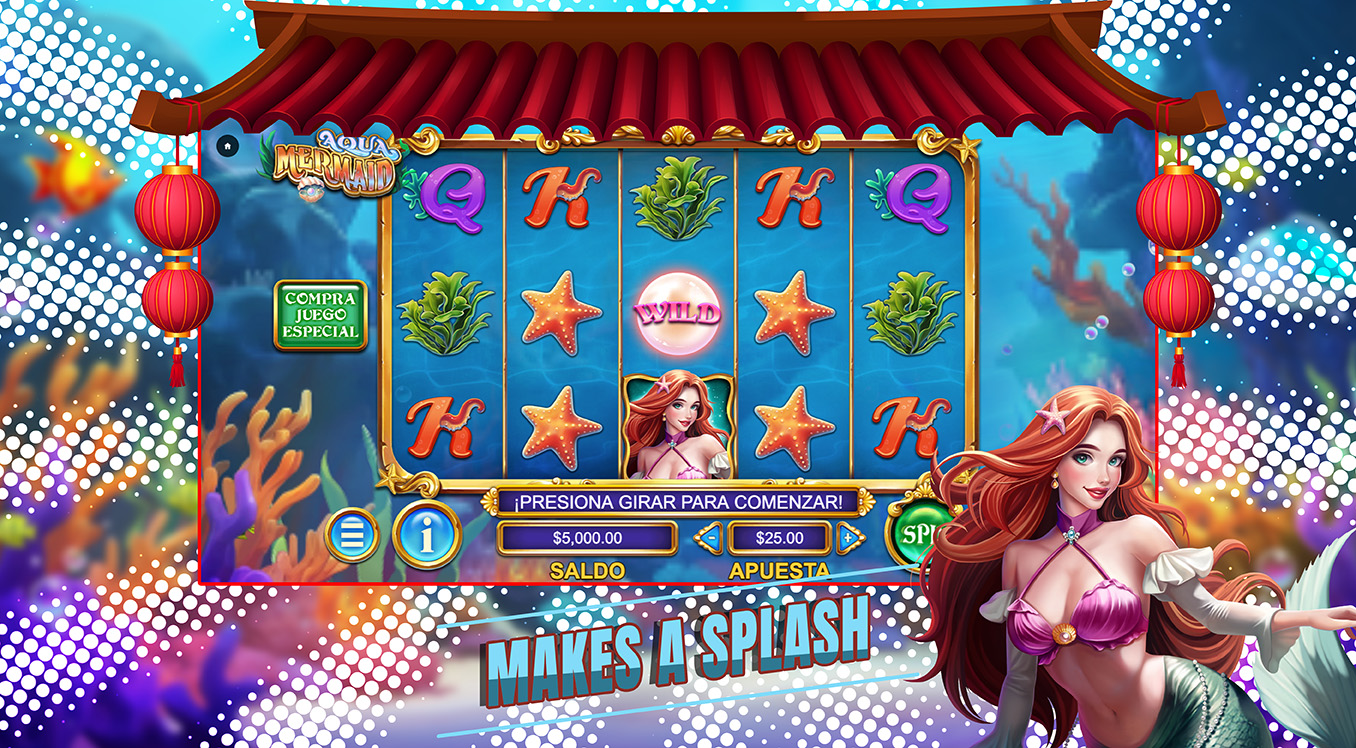Image resolution: width=1356 pixels, height=748 pixels.
Task: Open the hamburger menu button
Action: point(352,536)
